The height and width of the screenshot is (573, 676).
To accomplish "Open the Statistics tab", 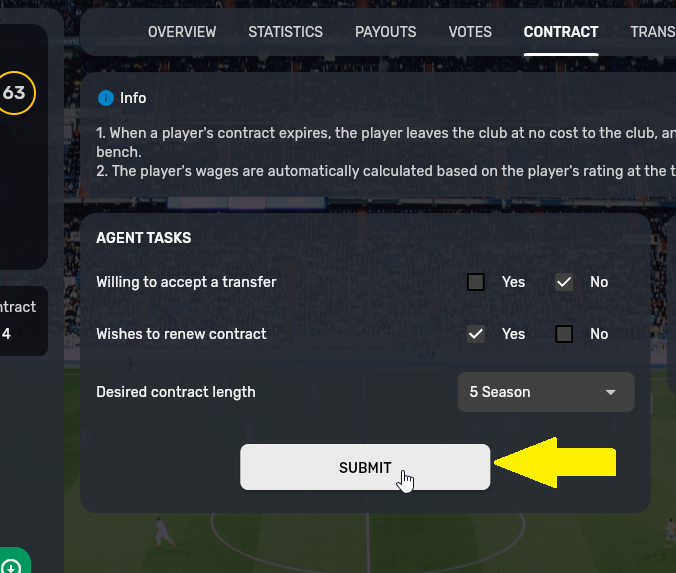I will click(x=285, y=32).
